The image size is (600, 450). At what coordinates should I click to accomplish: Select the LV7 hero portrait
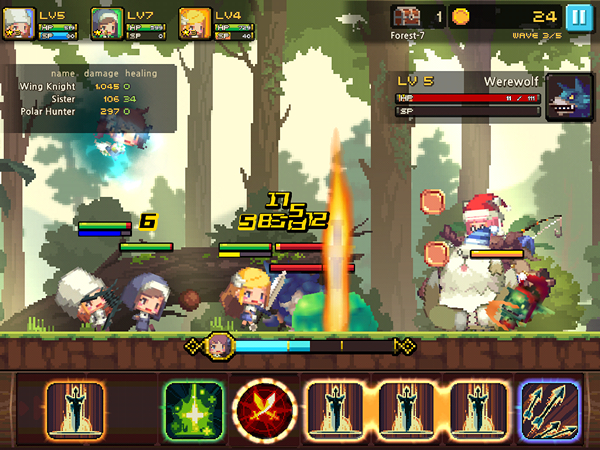point(107,22)
